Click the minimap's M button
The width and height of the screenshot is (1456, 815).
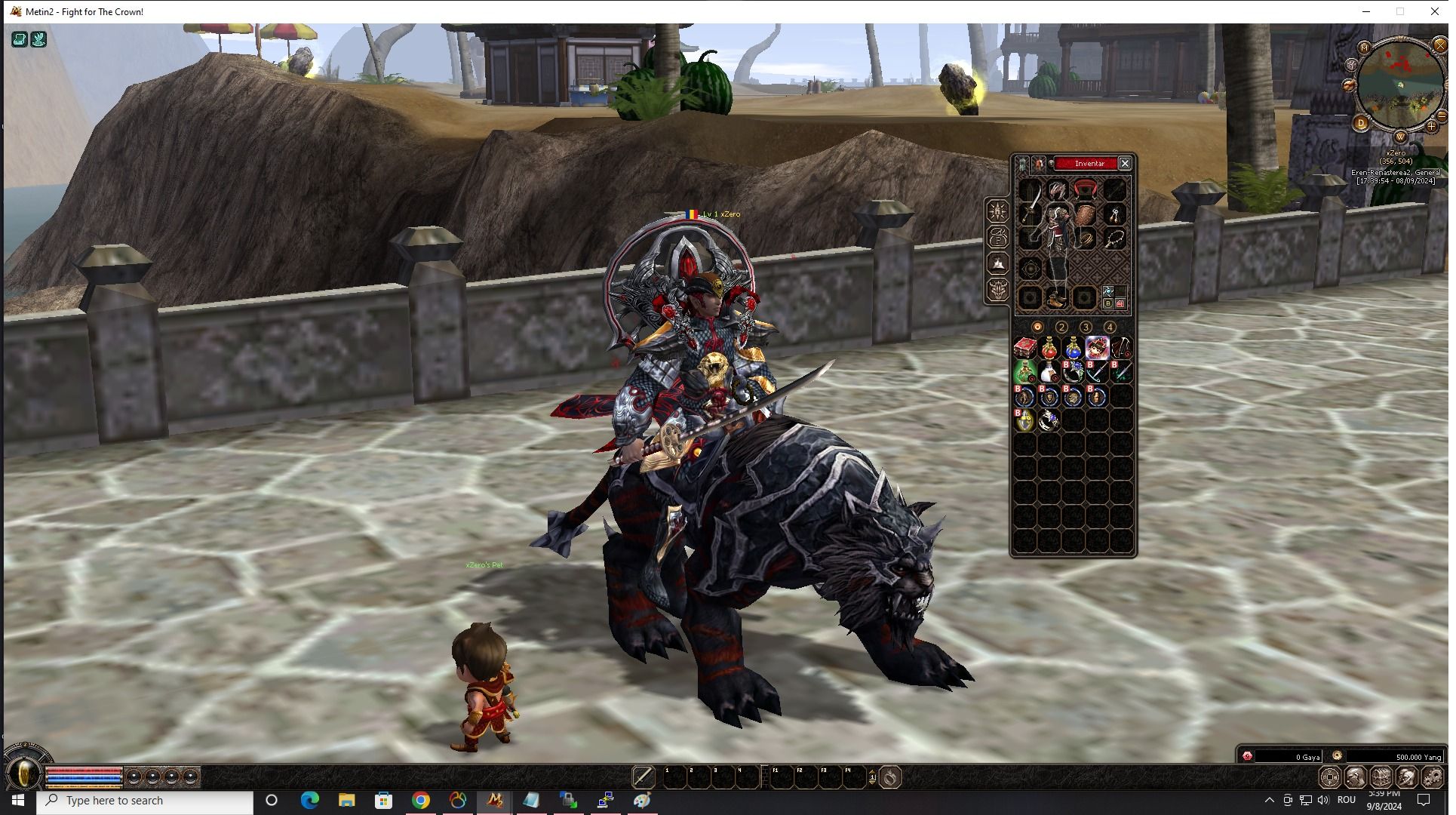tap(1364, 48)
